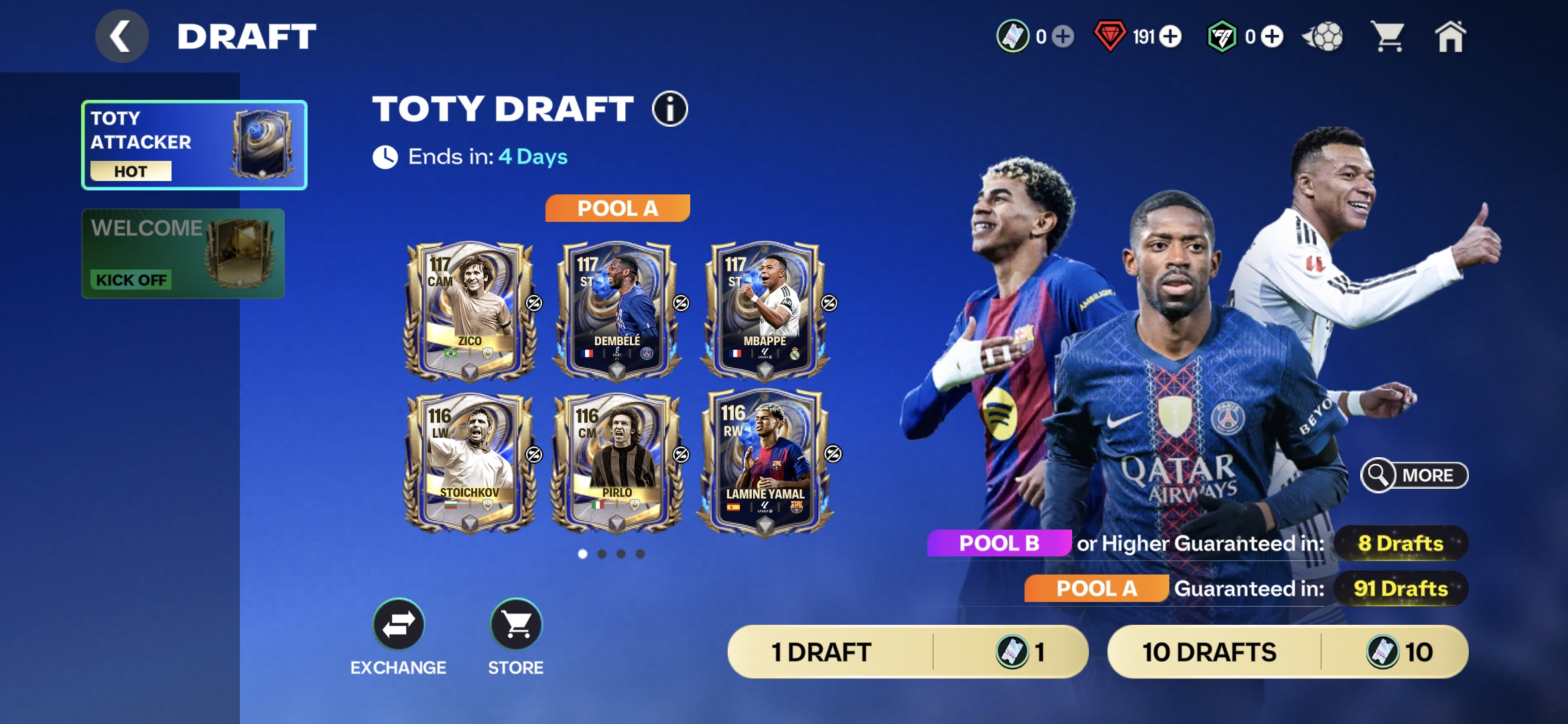Choose the Pirlo 116 CM card
Image resolution: width=1568 pixels, height=724 pixels.
point(617,463)
